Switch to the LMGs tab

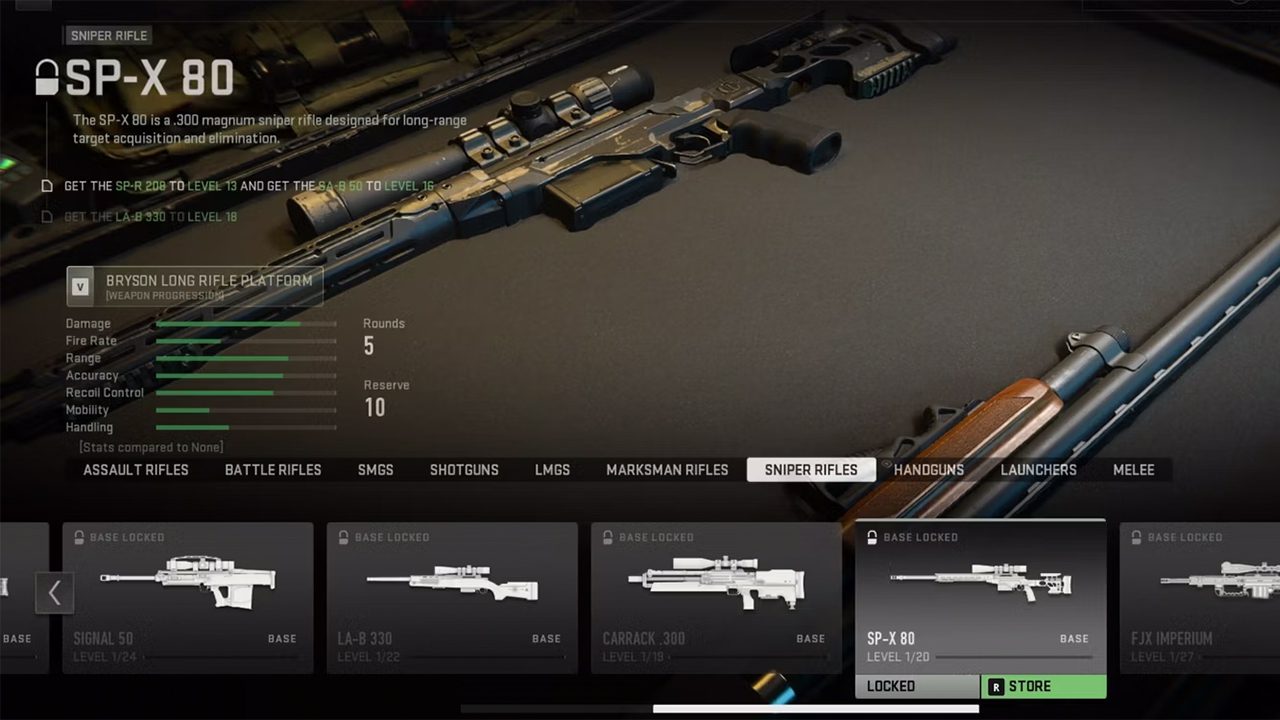coord(552,470)
